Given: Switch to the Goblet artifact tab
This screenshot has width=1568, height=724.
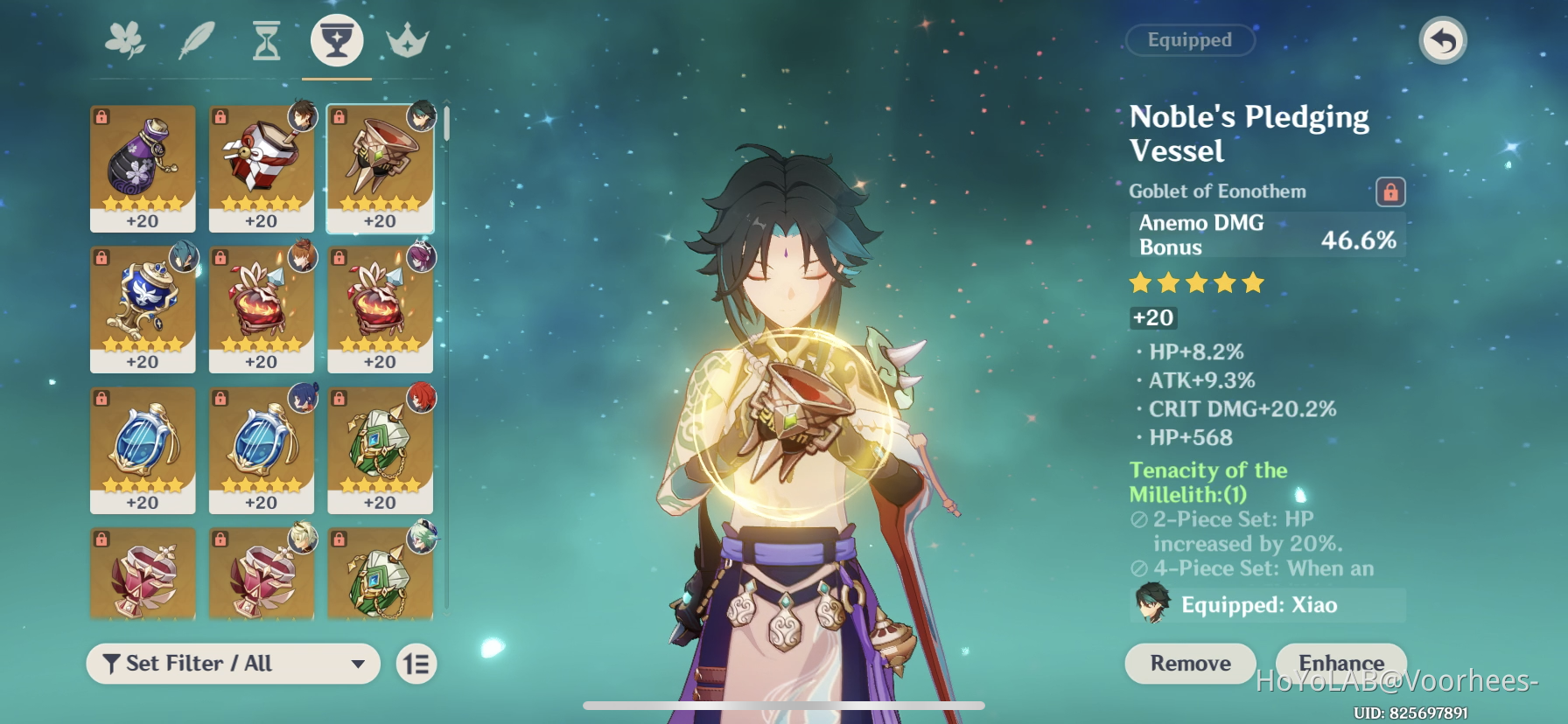Looking at the screenshot, I should 335,39.
